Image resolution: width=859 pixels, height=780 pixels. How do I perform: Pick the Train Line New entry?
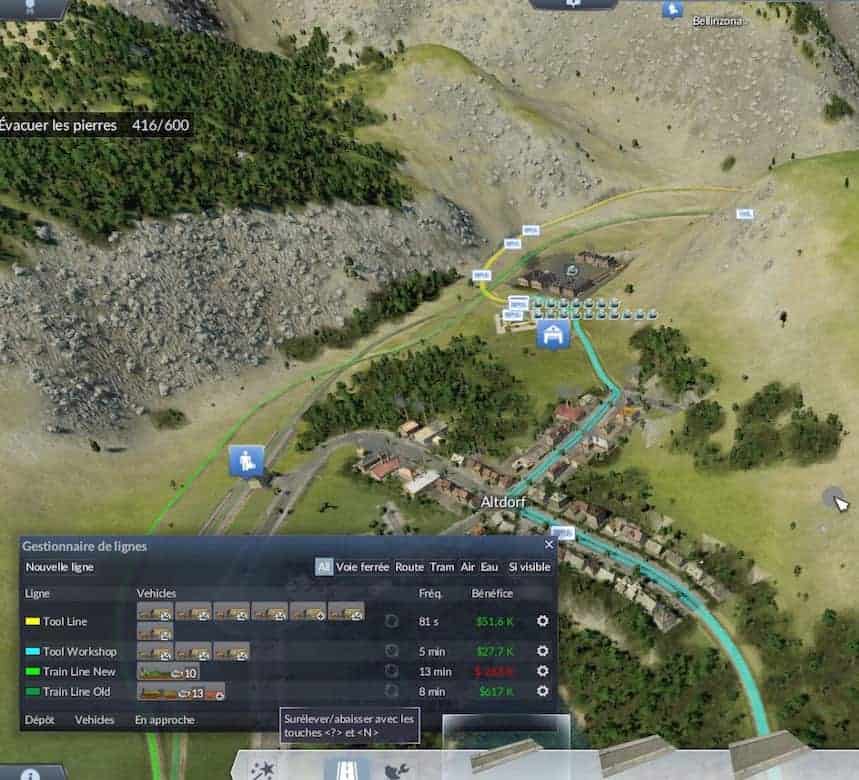(x=79, y=672)
